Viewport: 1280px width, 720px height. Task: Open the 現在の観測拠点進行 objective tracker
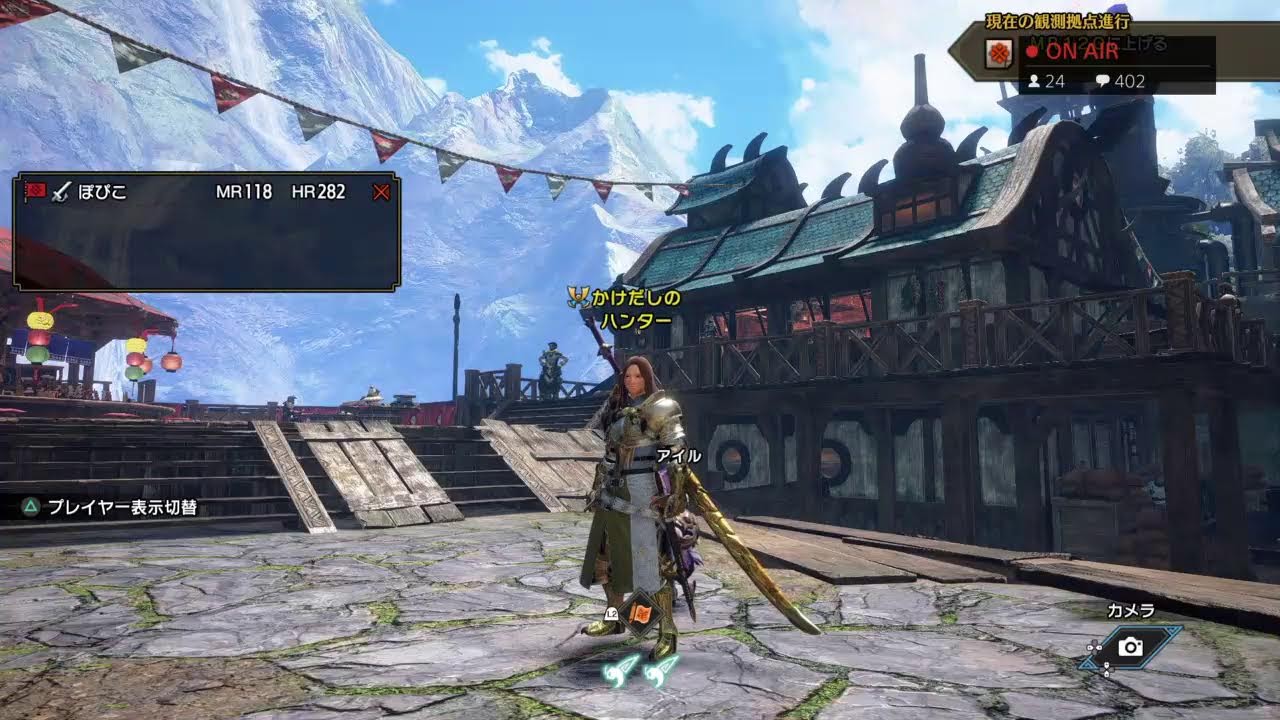pyautogui.click(x=1056, y=21)
